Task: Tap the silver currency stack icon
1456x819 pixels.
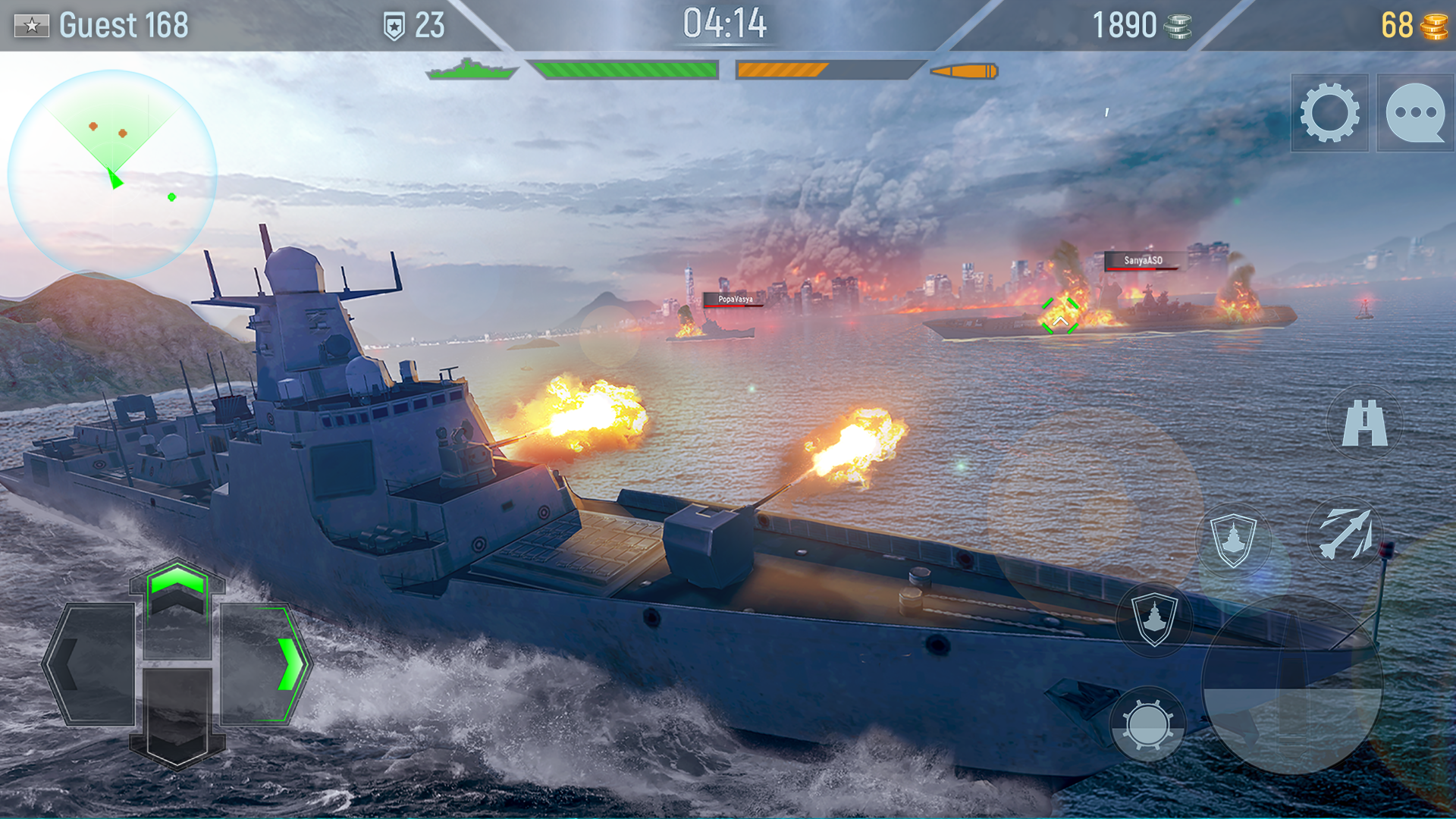Action: point(1178,25)
